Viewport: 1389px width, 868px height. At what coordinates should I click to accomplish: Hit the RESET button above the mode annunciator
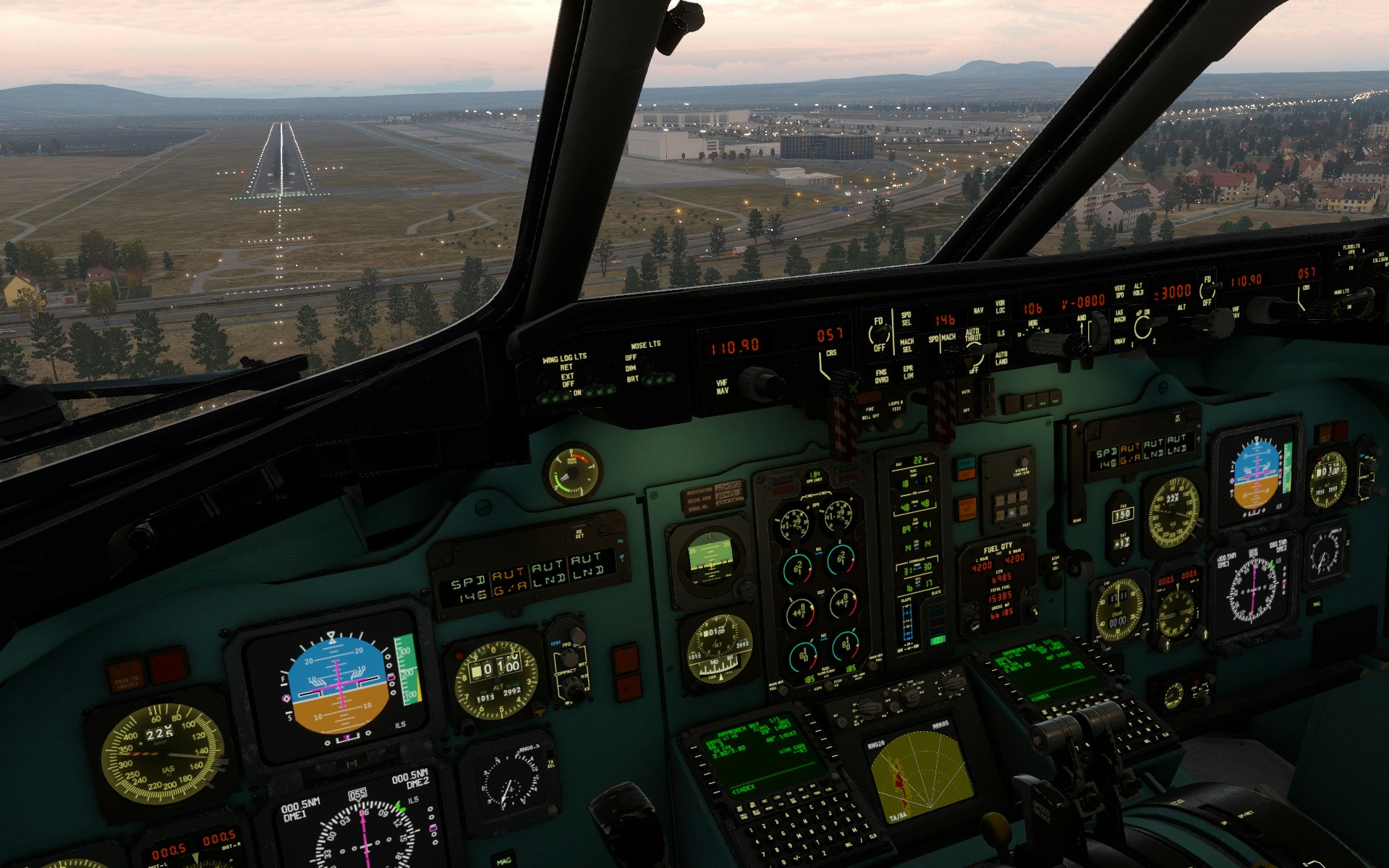[579, 534]
